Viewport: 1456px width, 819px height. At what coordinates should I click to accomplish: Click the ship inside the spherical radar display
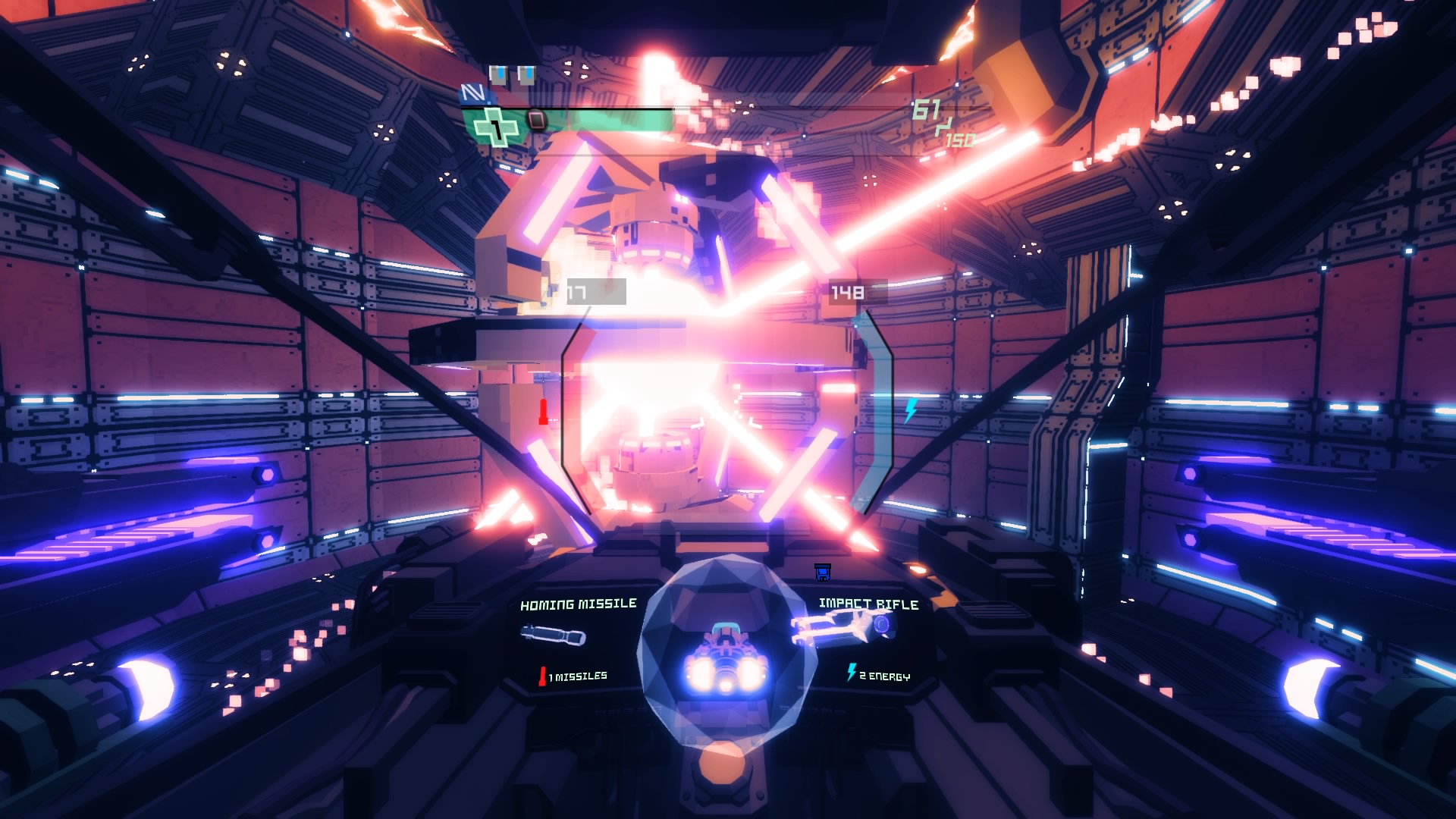726,658
